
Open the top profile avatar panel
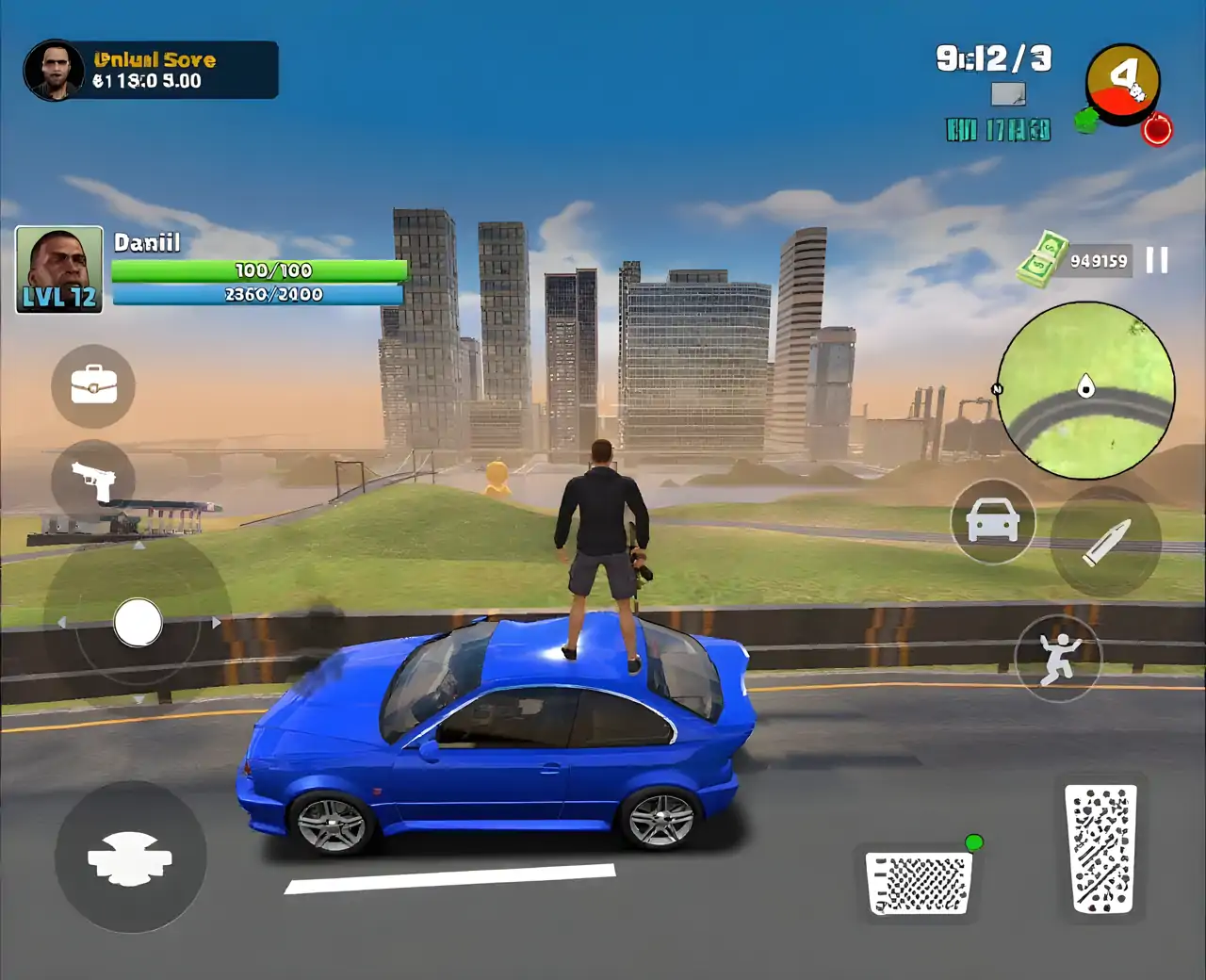point(56,70)
